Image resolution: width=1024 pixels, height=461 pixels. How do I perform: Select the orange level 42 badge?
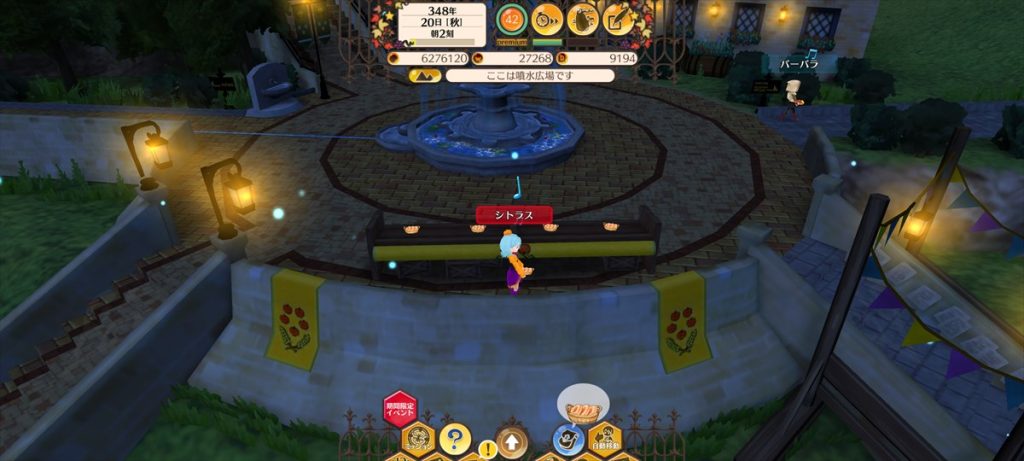(511, 19)
